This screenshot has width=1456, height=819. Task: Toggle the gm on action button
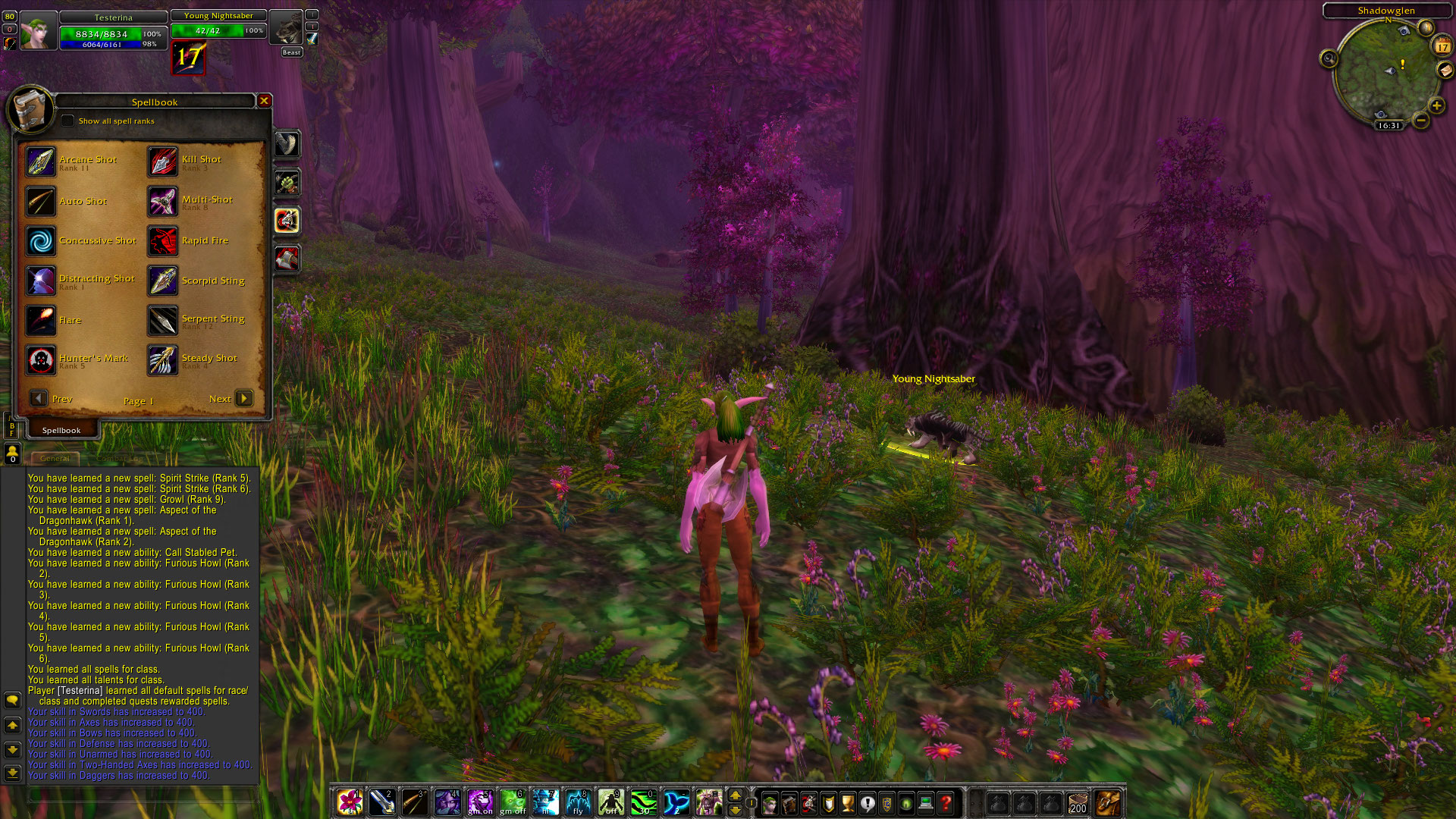click(481, 802)
